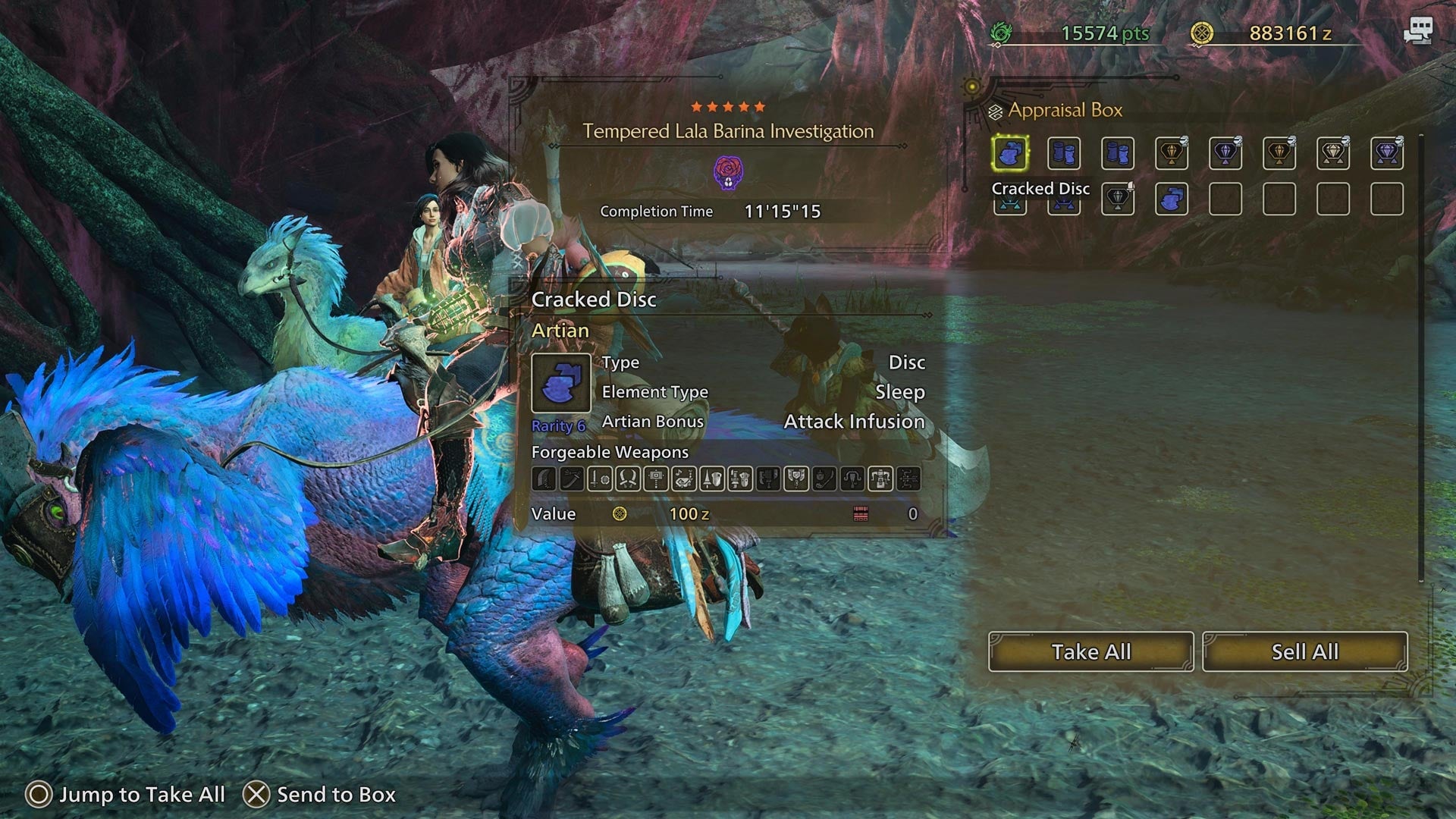Image resolution: width=1456 pixels, height=819 pixels.
Task: Click the Rarity 6 label on the Cracked Disc
Action: click(559, 426)
